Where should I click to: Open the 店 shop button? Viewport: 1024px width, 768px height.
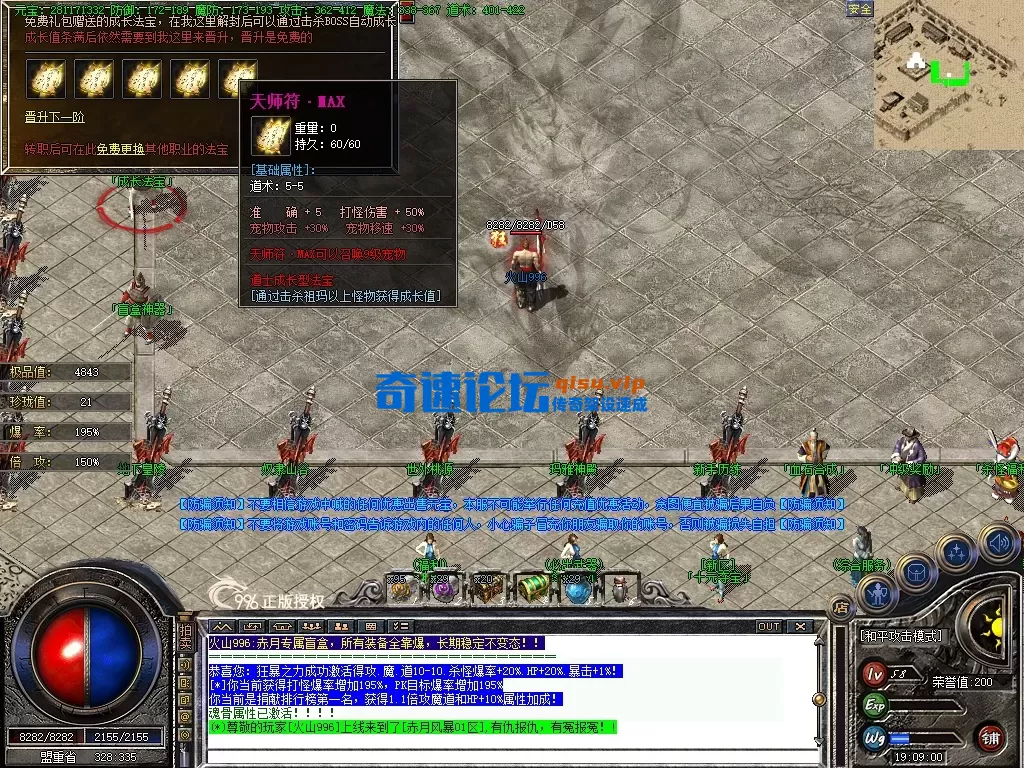click(841, 606)
